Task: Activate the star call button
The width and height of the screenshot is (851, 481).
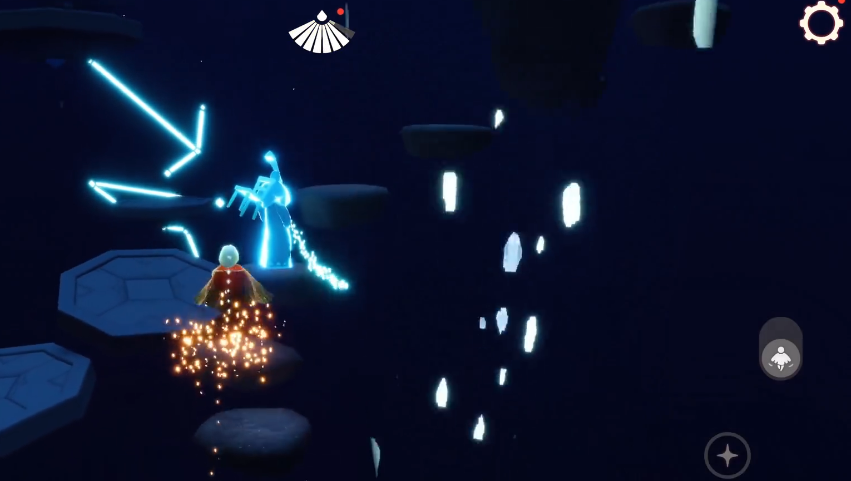Action: point(727,455)
